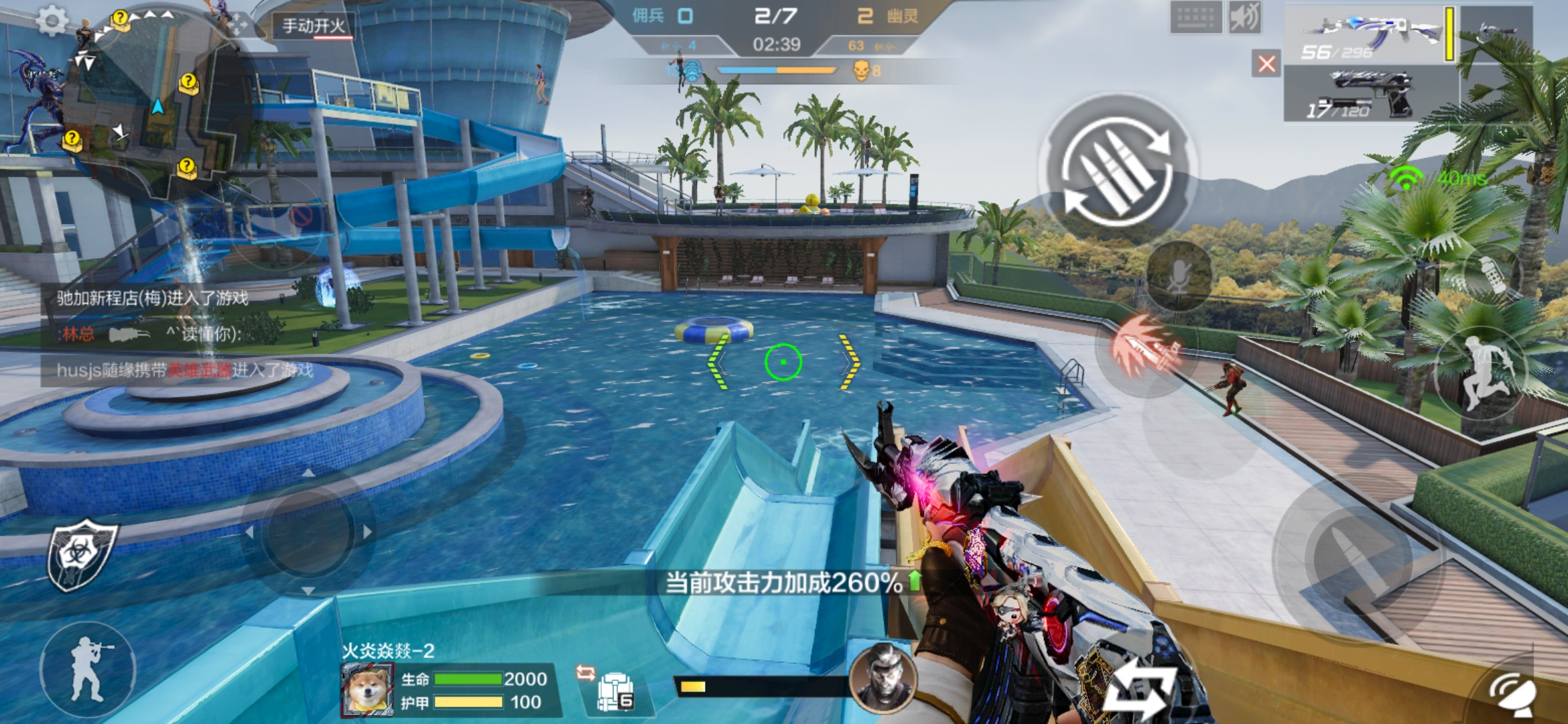Switch to the Desert Eagle pistol slot
Image resolution: width=1568 pixels, height=724 pixels.
click(1370, 95)
